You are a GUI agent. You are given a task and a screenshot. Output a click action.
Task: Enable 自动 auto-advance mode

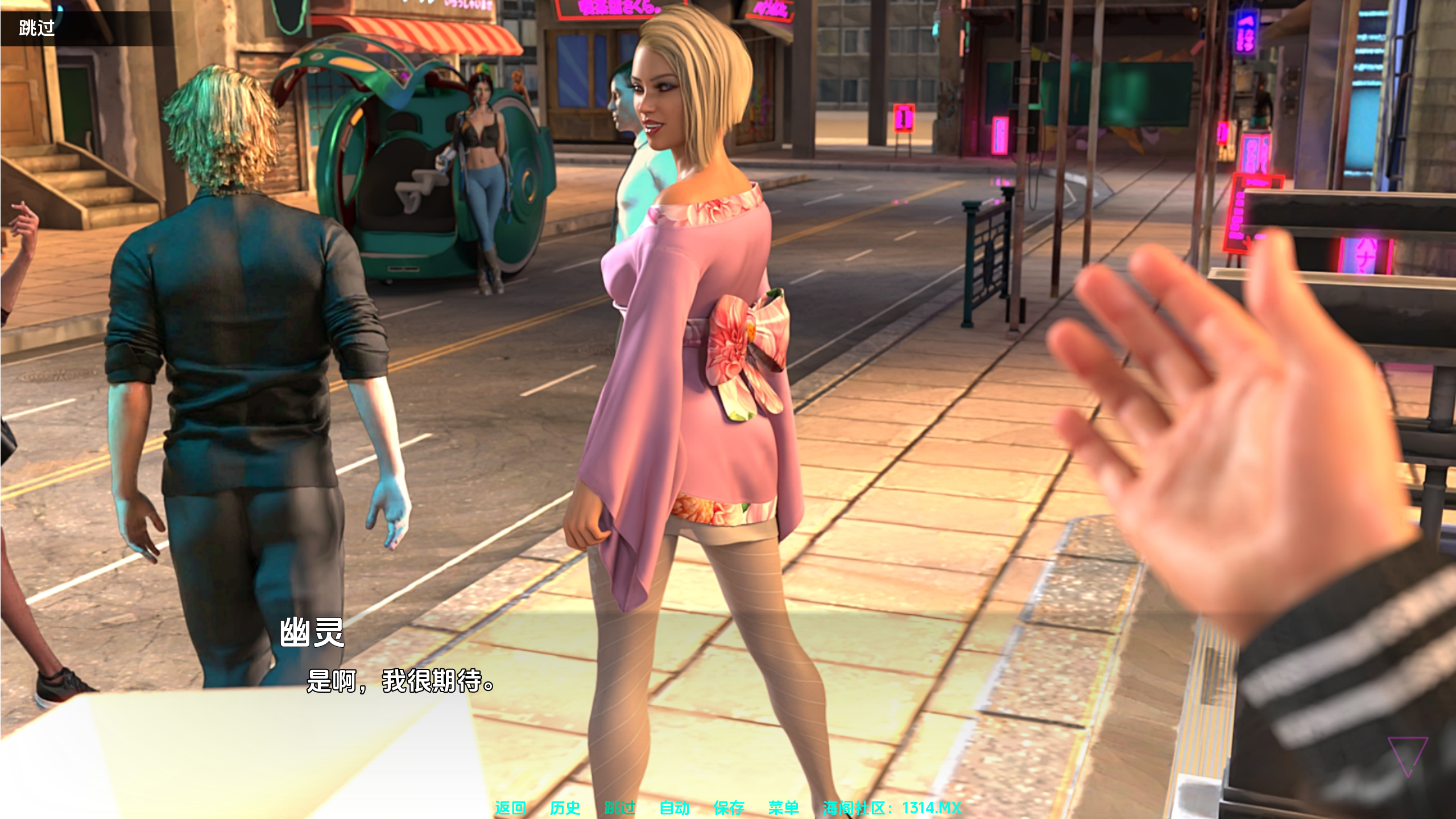tap(674, 807)
